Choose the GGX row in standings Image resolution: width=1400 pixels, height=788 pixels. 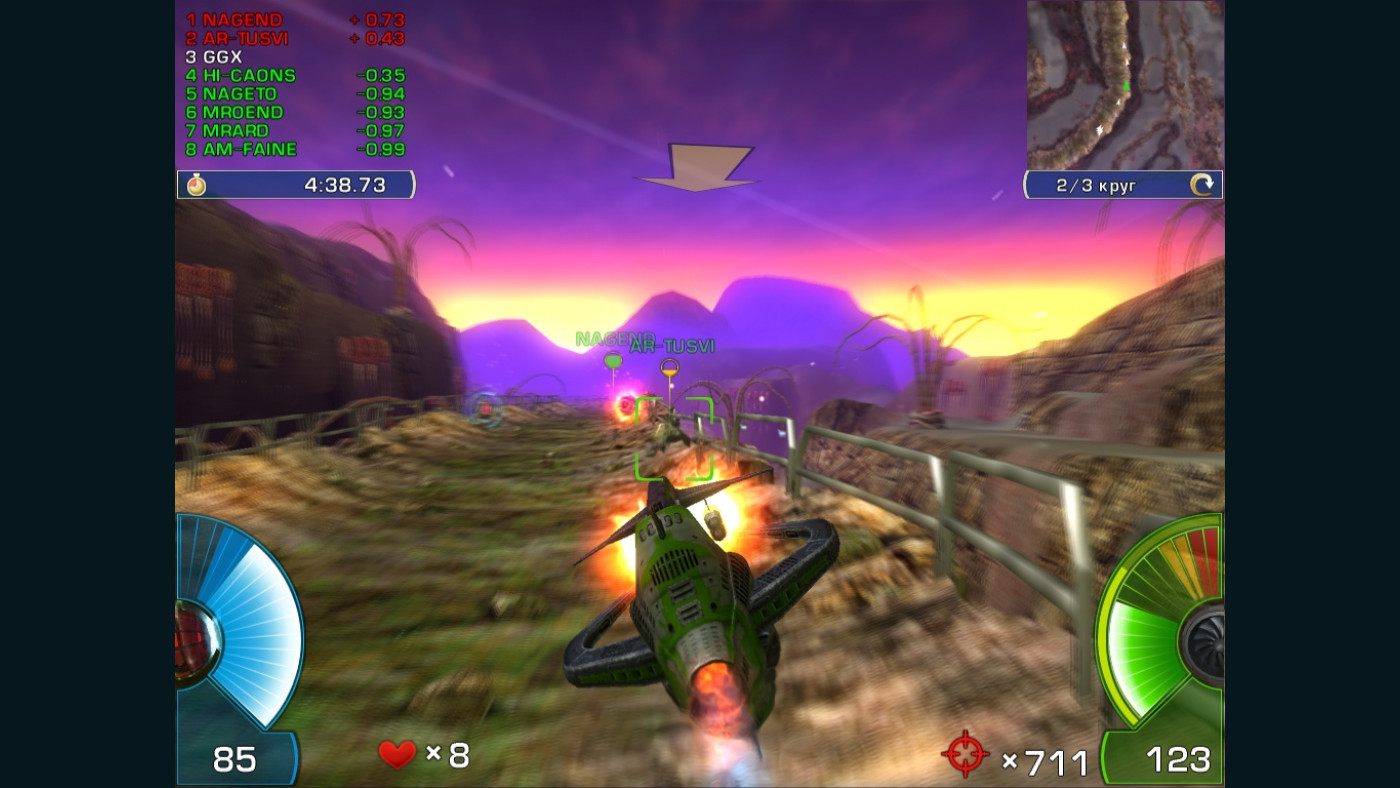tap(222, 57)
